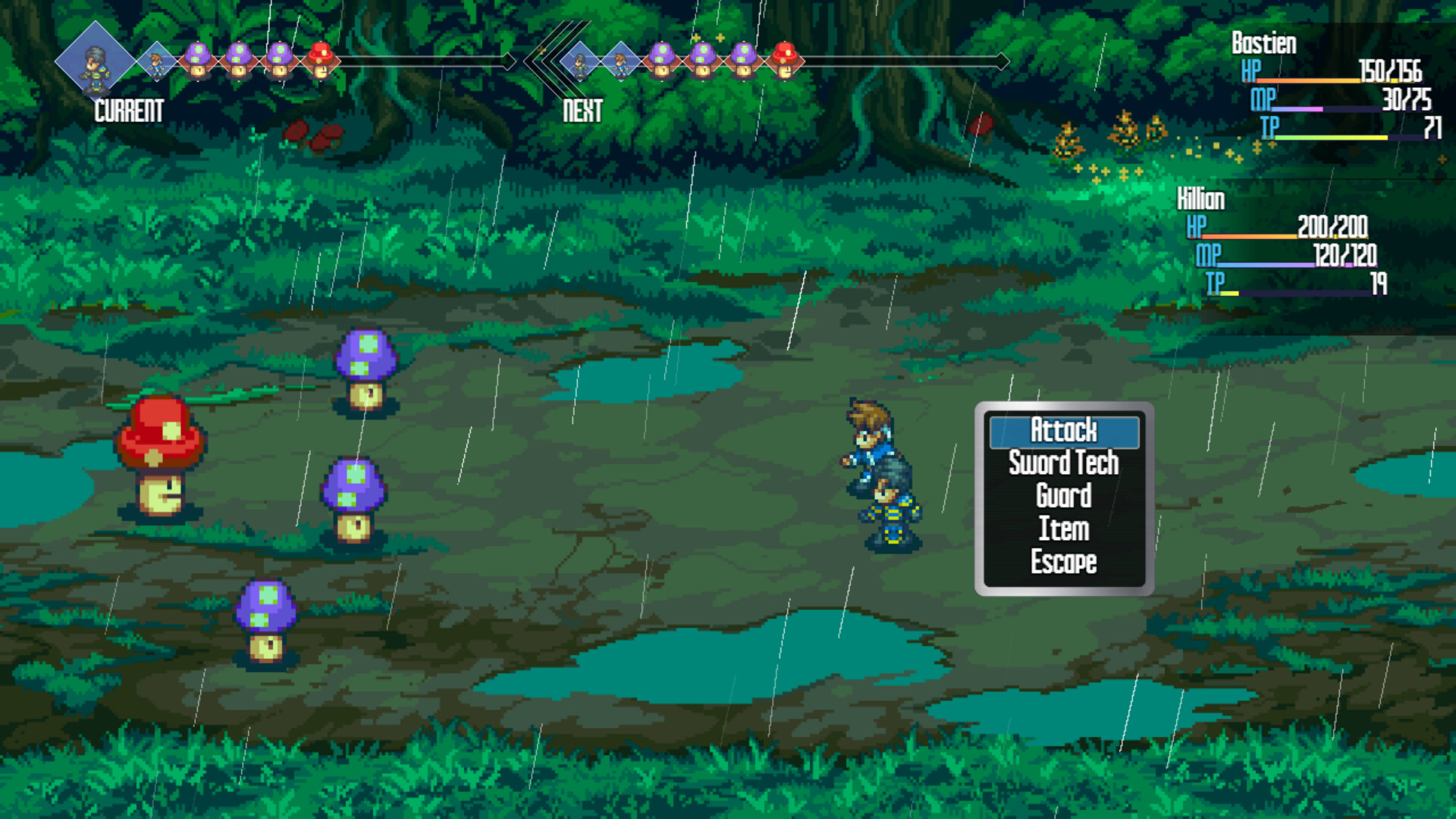Select the red mushroom icon in the CURRENT bar
Image resolution: width=1456 pixels, height=819 pixels.
(322, 57)
